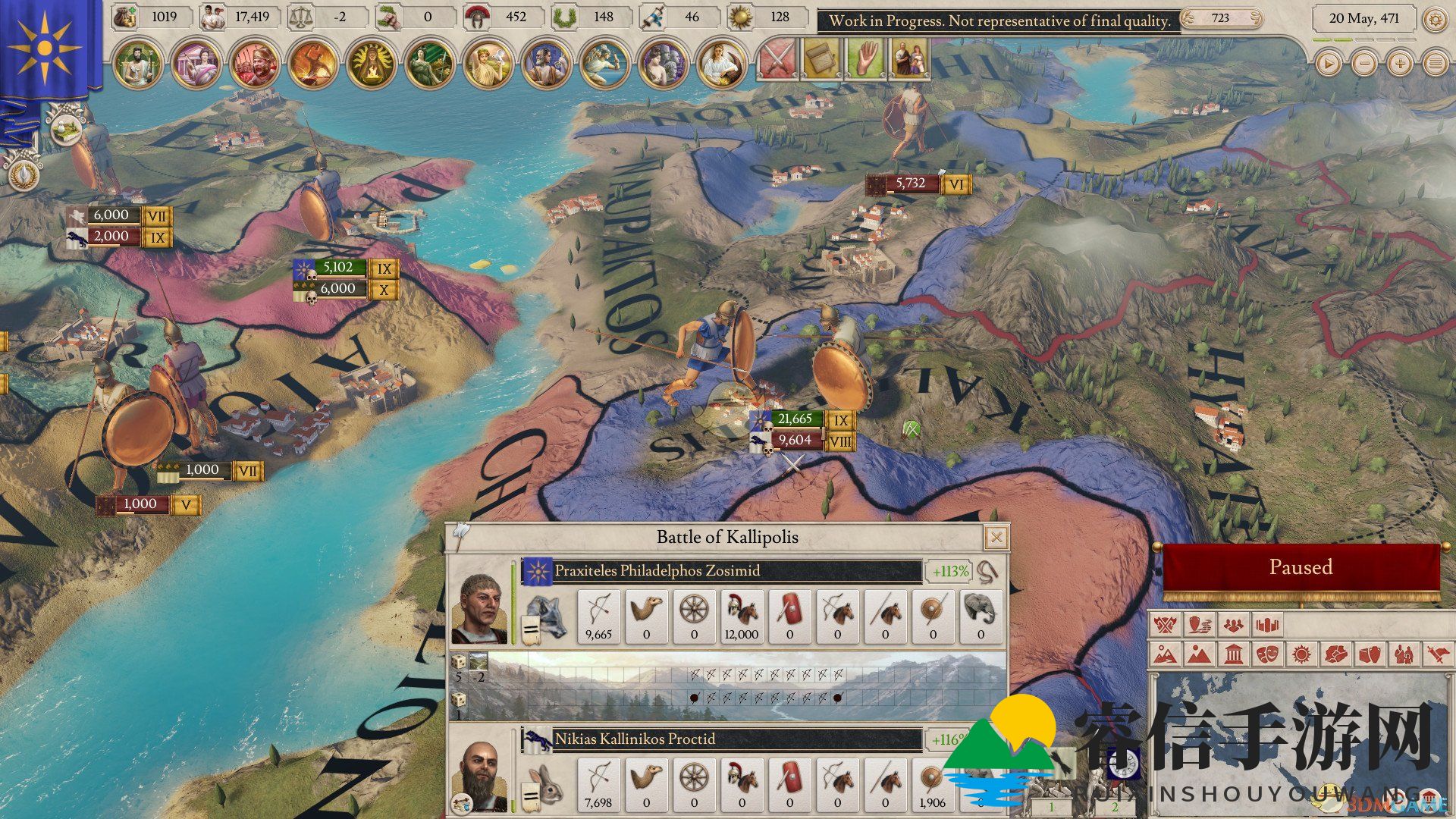Open the blacksmith forge panel

coord(313,64)
